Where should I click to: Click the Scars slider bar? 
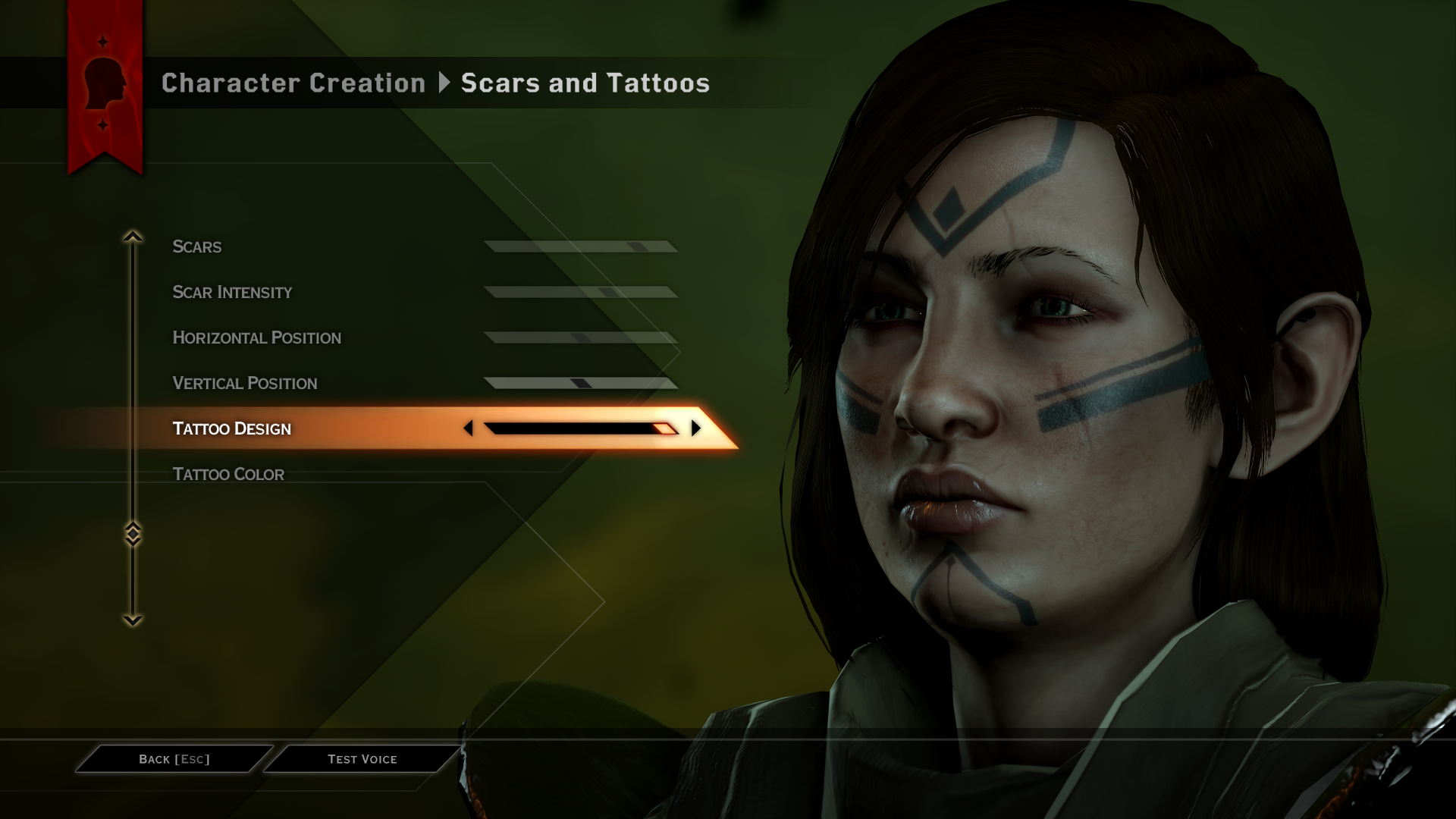pos(581,246)
